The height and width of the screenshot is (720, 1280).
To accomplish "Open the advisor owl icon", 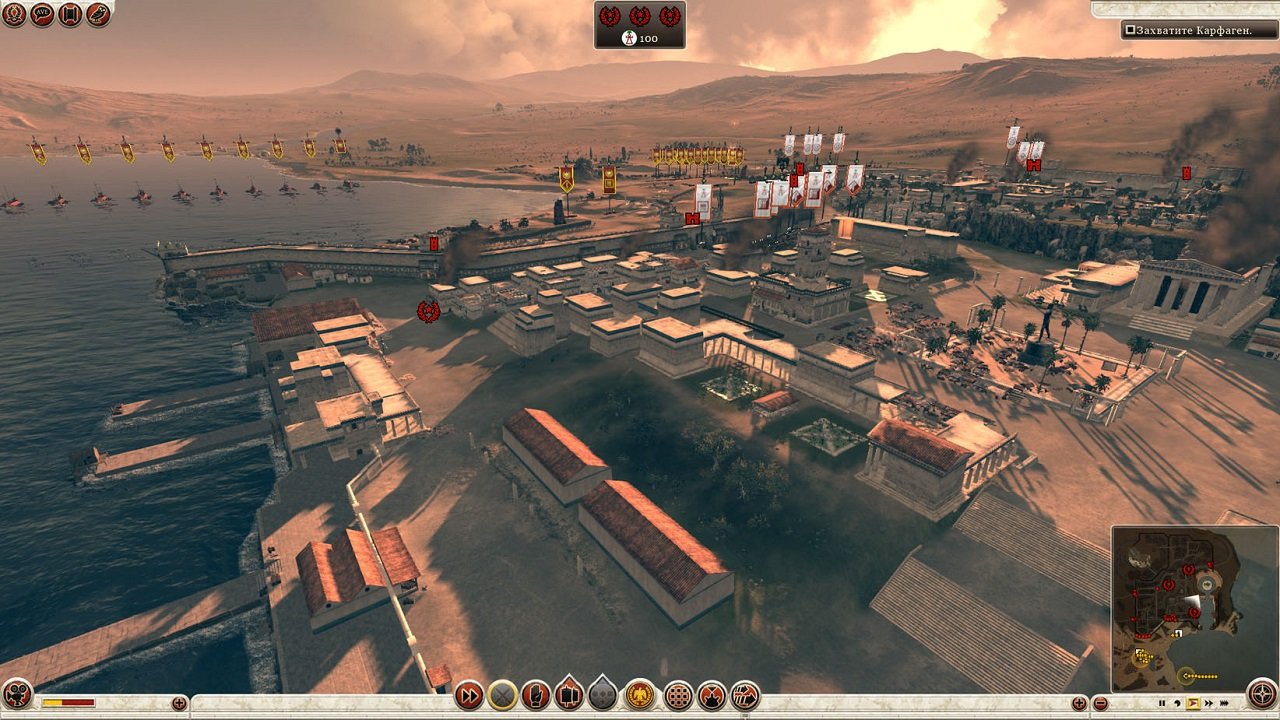I will (98, 15).
